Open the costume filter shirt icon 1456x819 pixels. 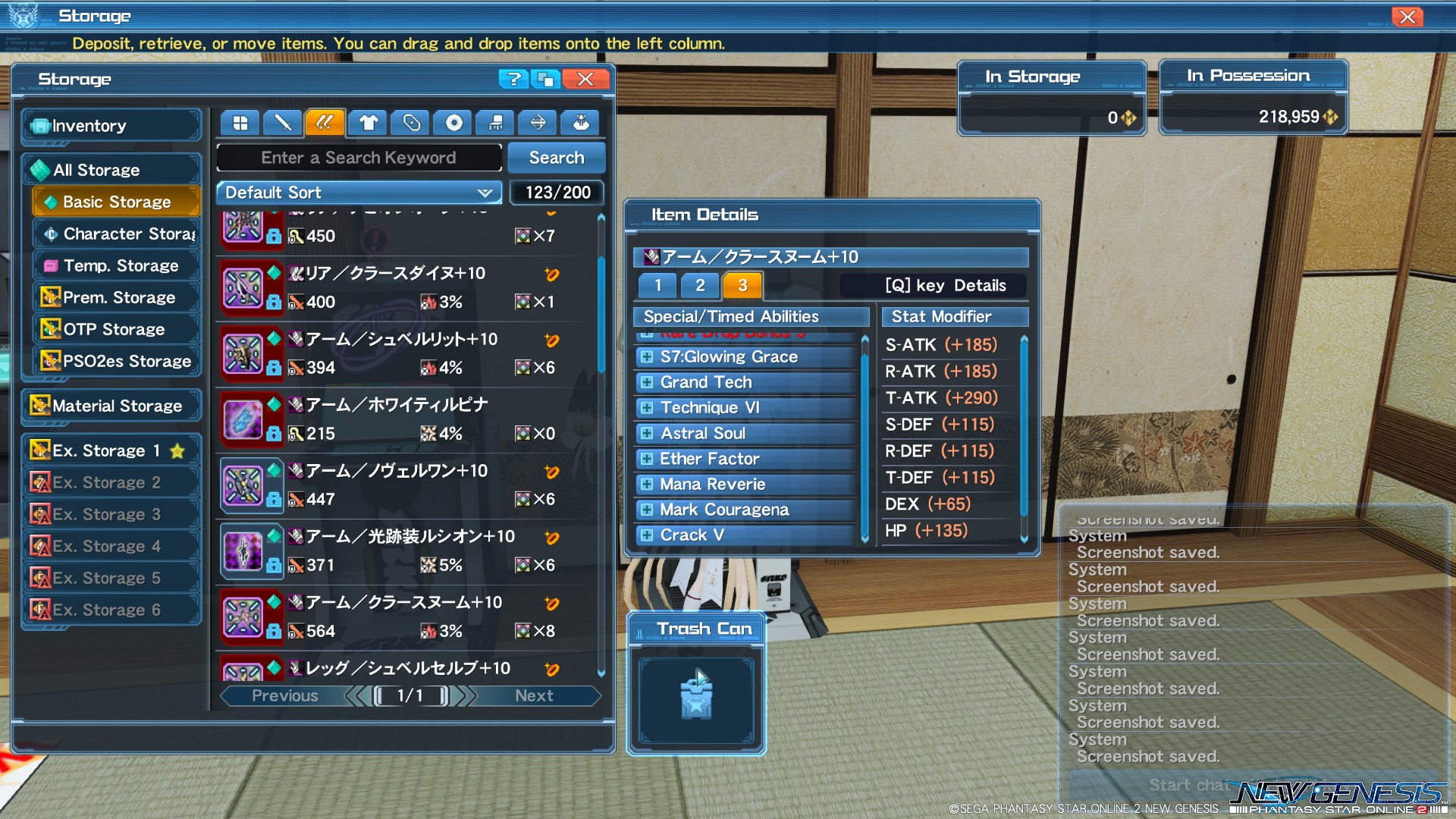point(367,123)
